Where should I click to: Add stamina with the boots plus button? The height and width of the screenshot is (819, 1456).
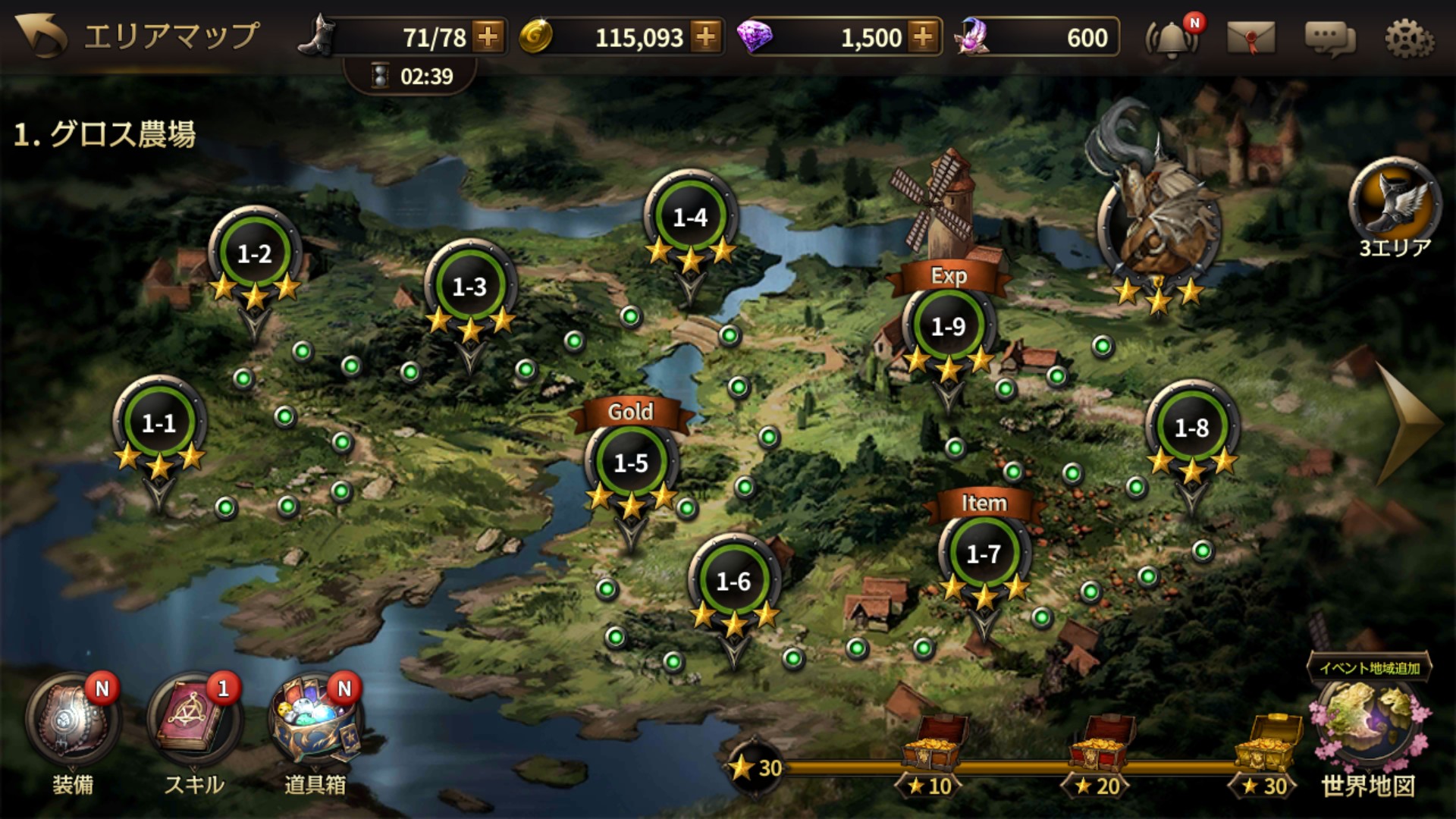[488, 36]
